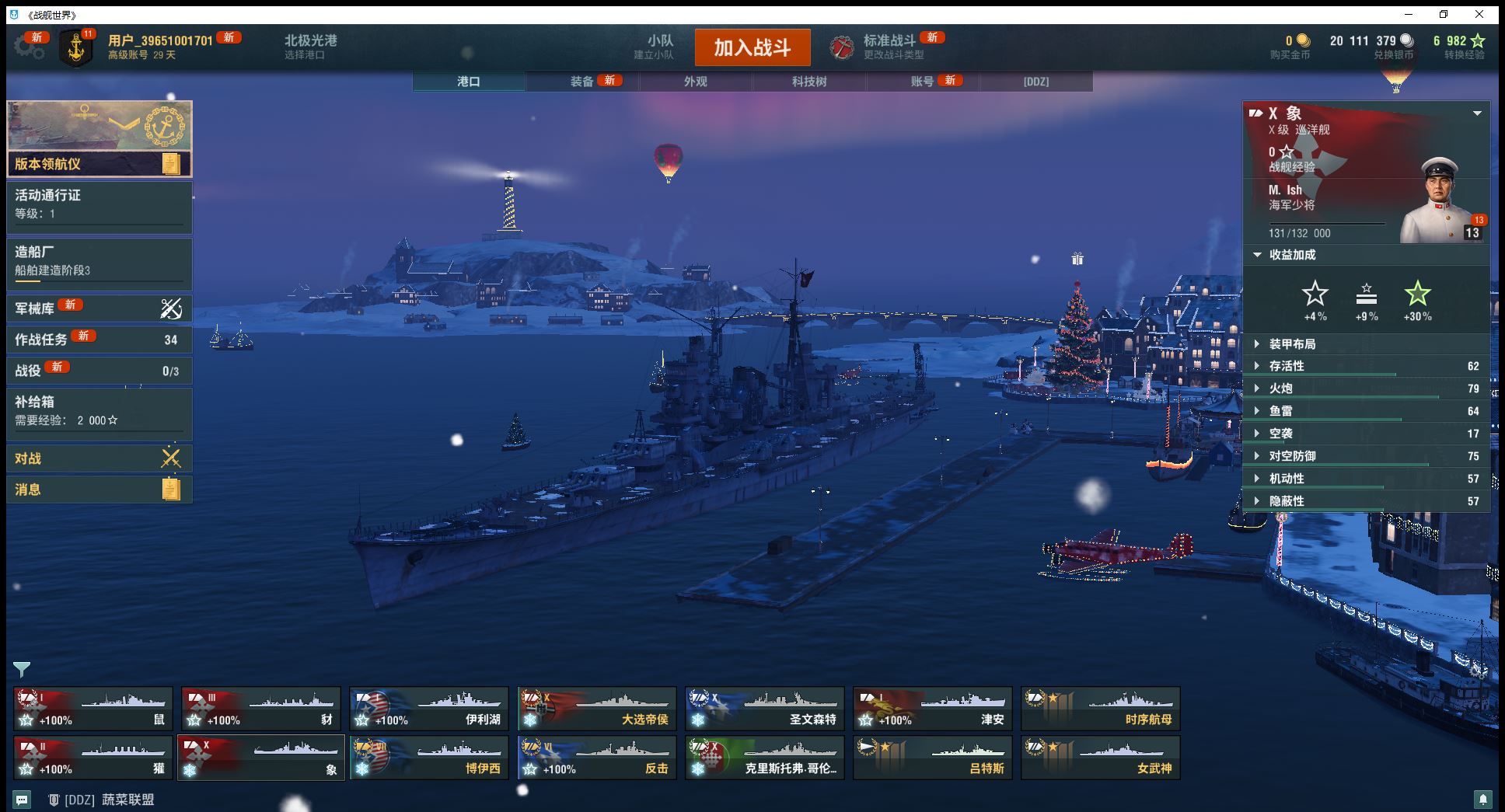Image resolution: width=1505 pixels, height=812 pixels.
Task: Select the 圣文森特 ship card
Action: point(764,709)
